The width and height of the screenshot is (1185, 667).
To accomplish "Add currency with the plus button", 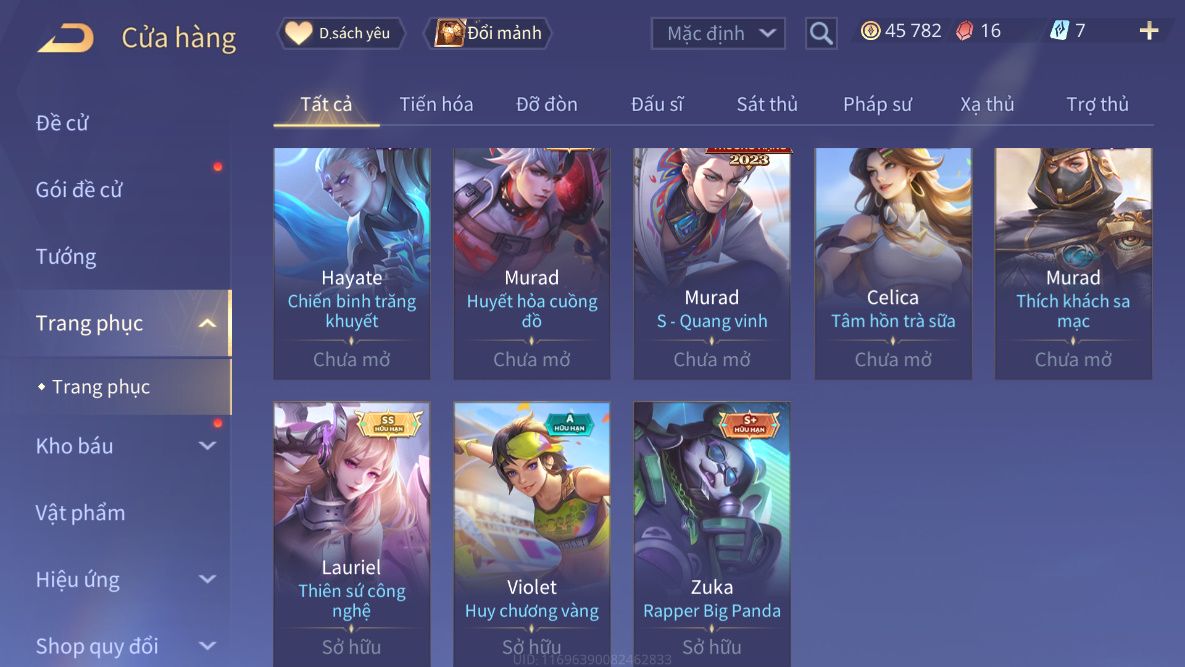I will click(1148, 31).
